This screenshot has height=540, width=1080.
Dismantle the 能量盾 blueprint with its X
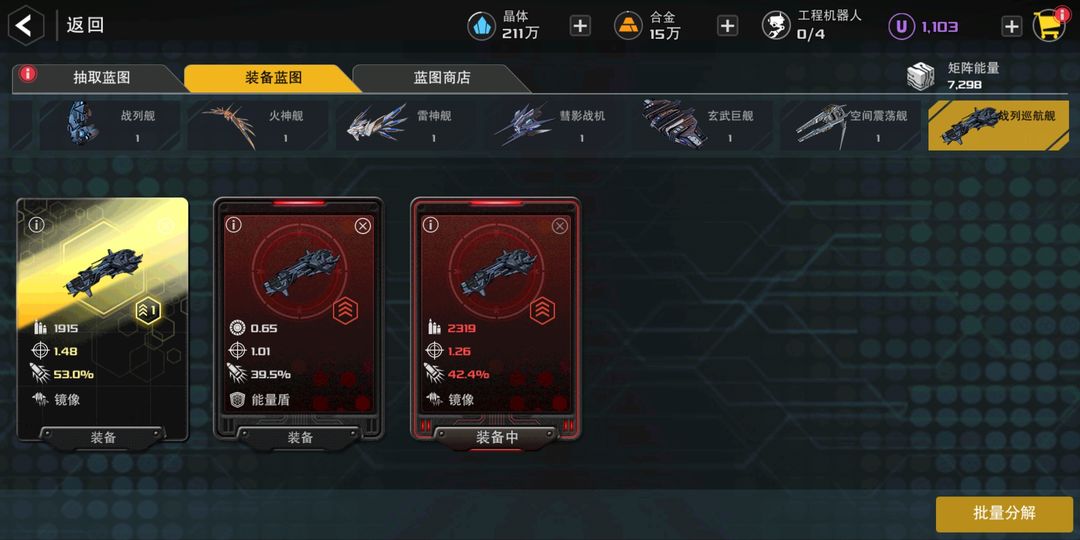coord(363,226)
